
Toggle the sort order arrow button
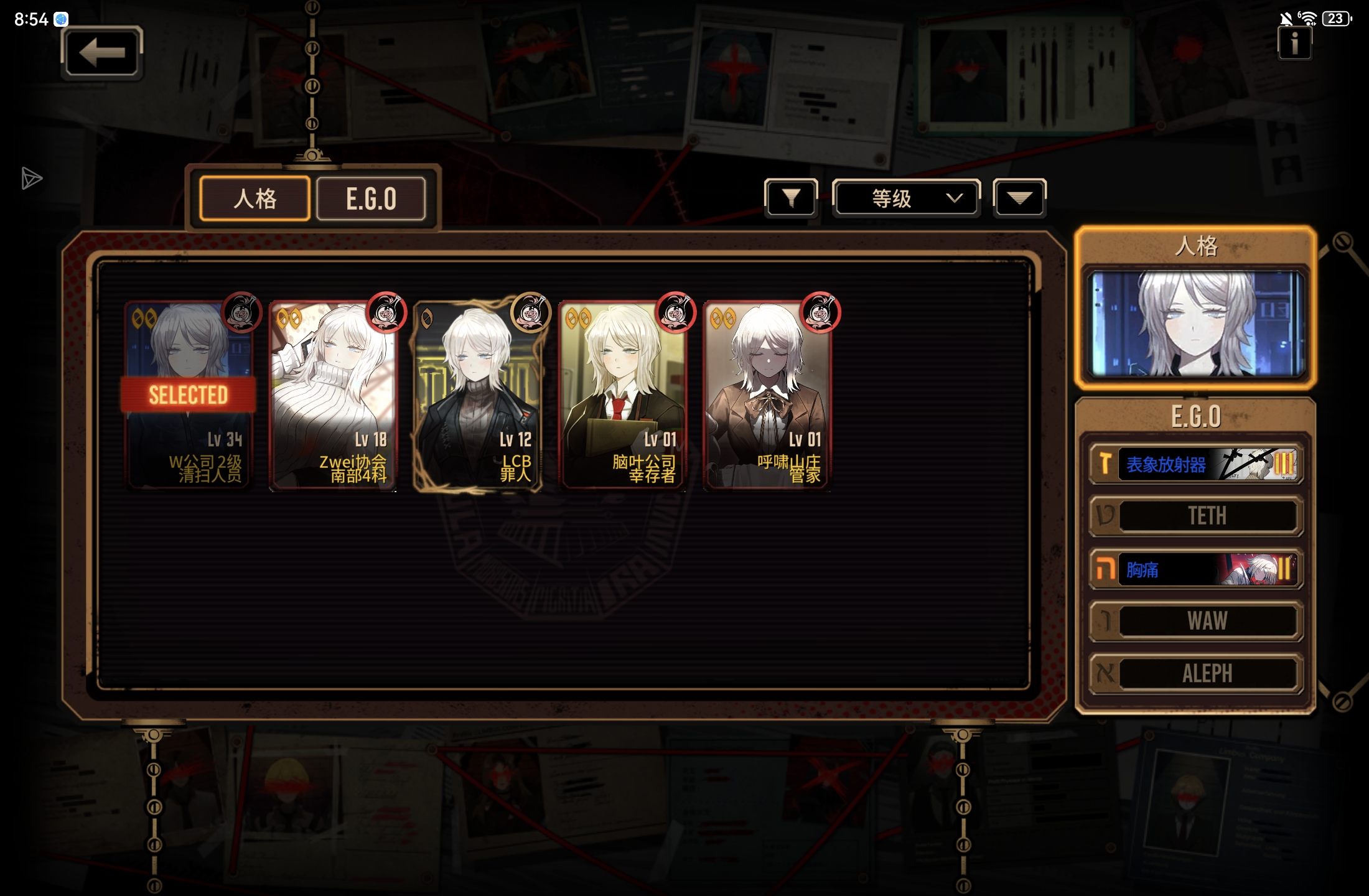click(x=1019, y=198)
